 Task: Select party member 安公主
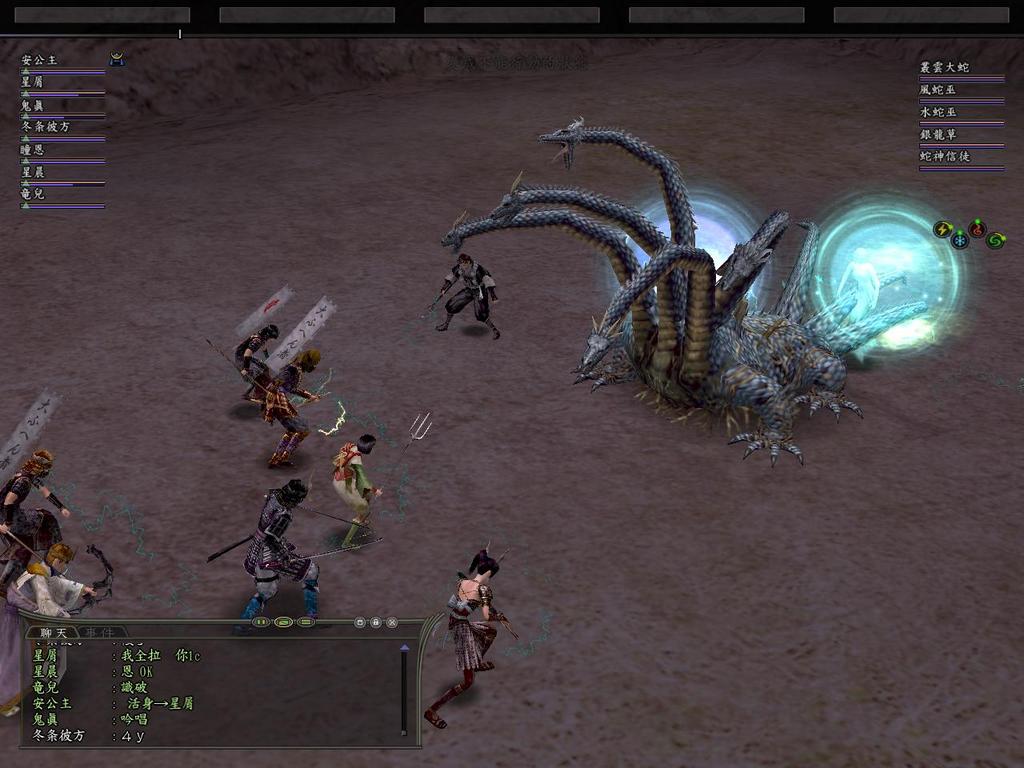click(x=40, y=60)
